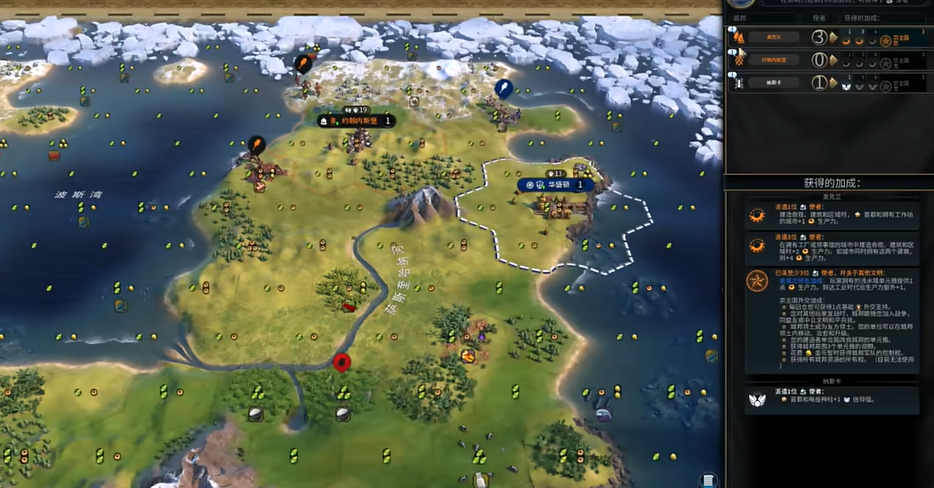This screenshot has width=934, height=488.
Task: Click the red map pin marker by the river
Action: pos(342,361)
